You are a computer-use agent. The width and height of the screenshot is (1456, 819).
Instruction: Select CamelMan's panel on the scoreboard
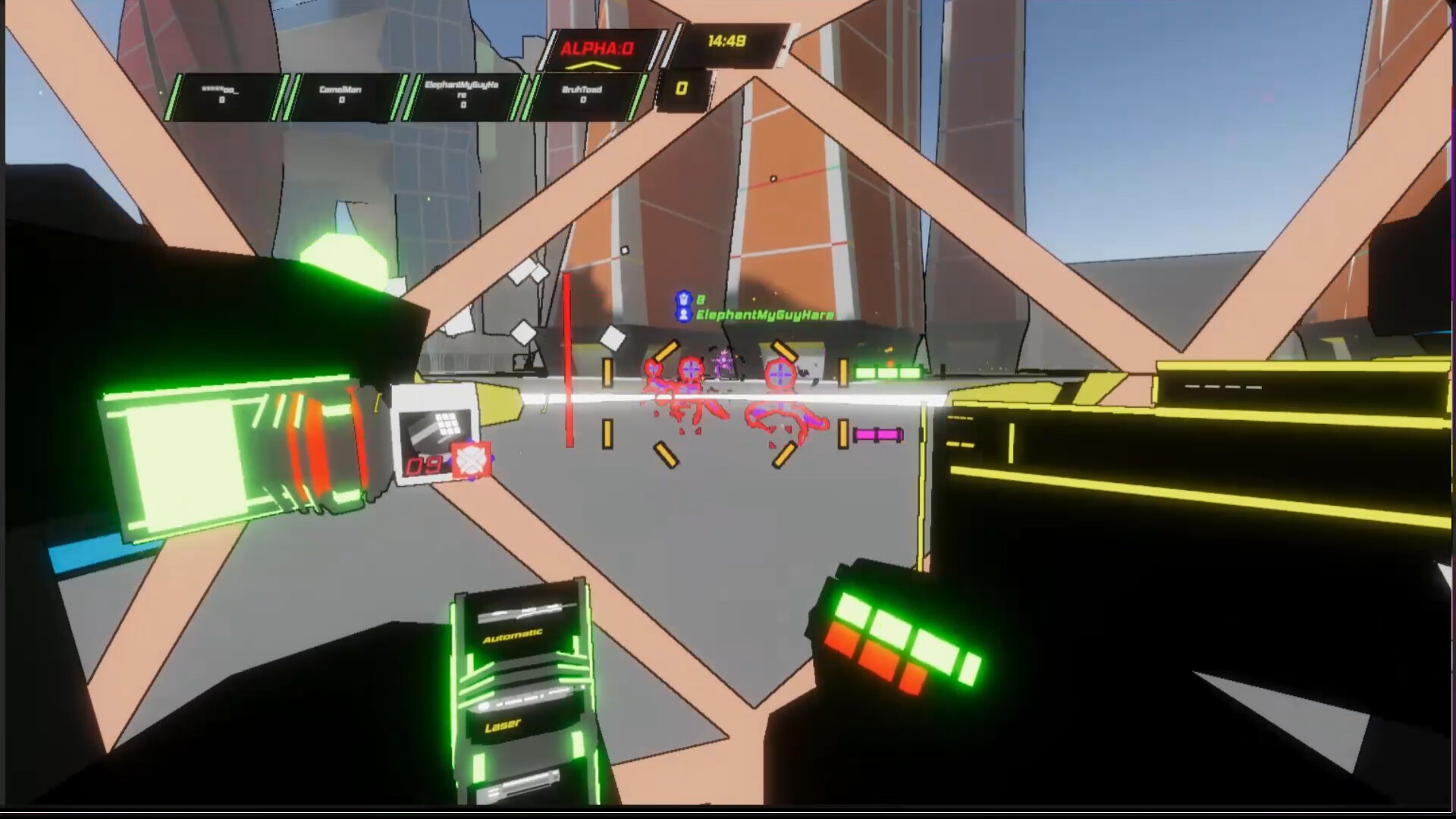(x=343, y=93)
